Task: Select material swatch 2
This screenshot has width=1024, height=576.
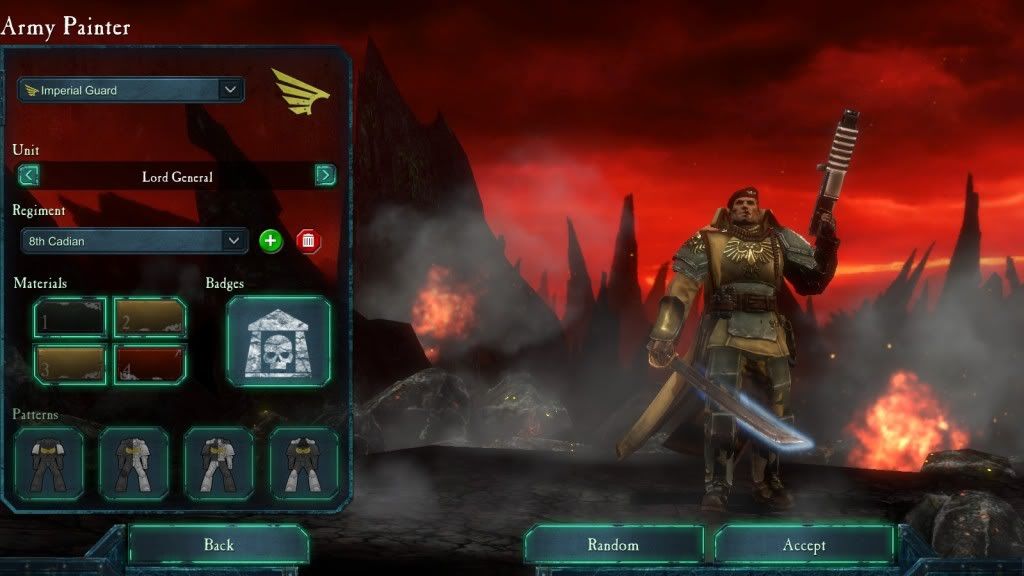Action: point(150,318)
